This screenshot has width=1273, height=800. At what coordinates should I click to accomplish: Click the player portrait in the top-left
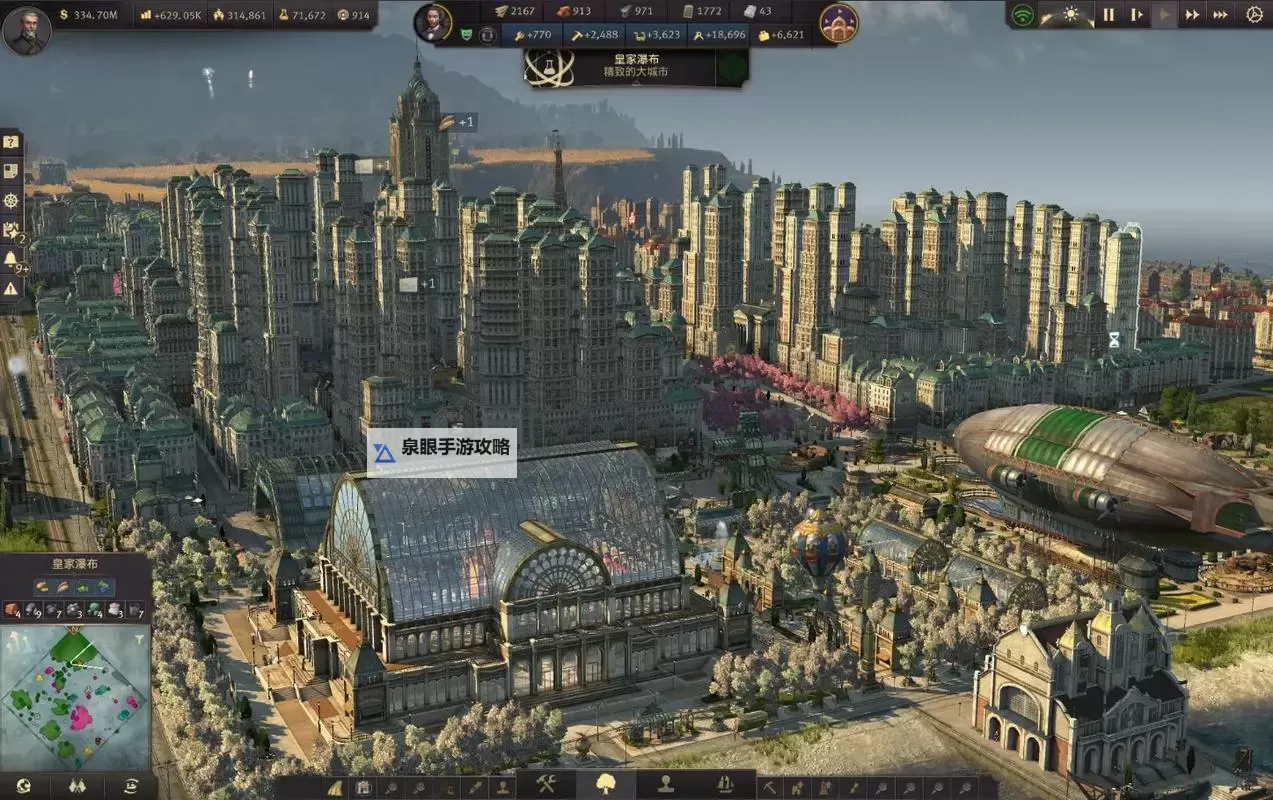click(x=27, y=30)
